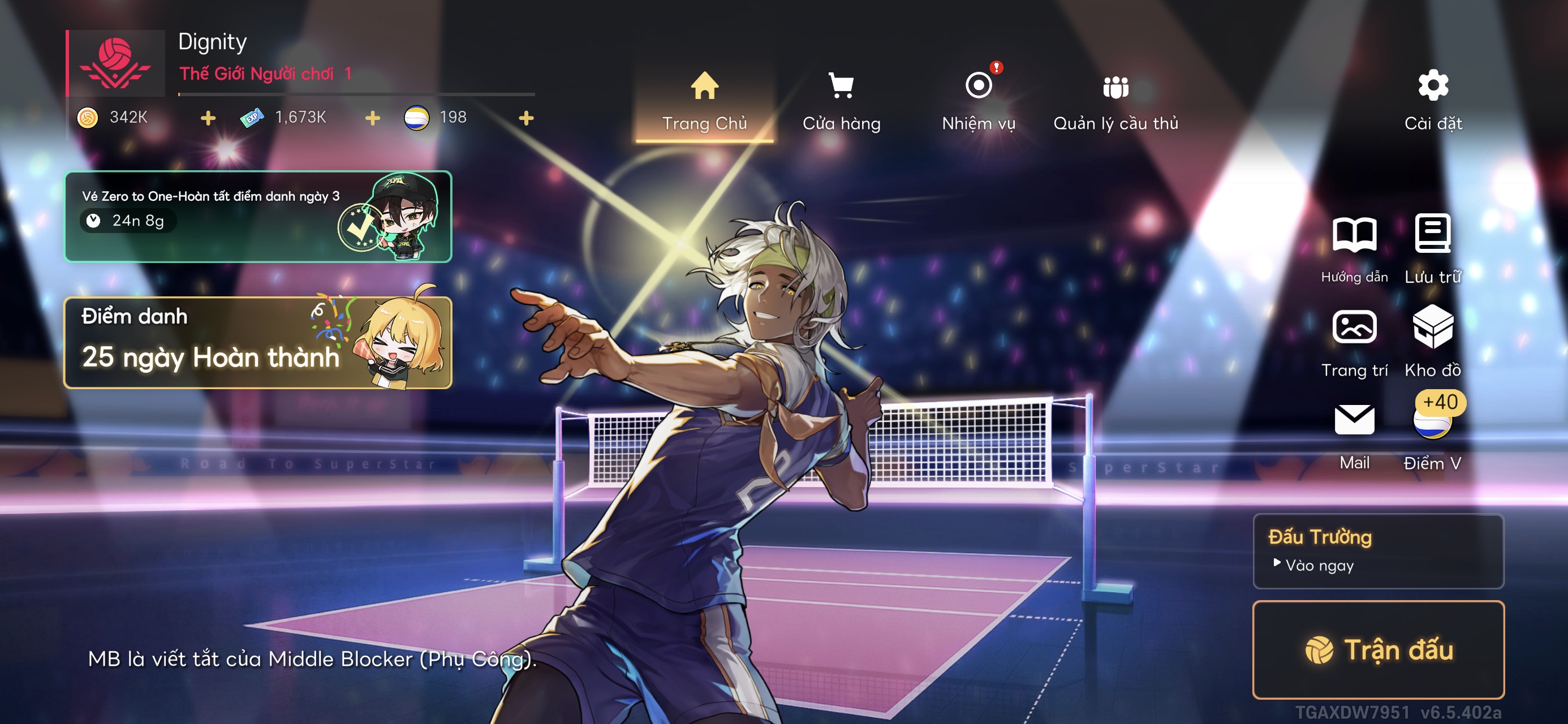
Task: Enter the Đấu Trường arena
Action: pyautogui.click(x=1378, y=551)
